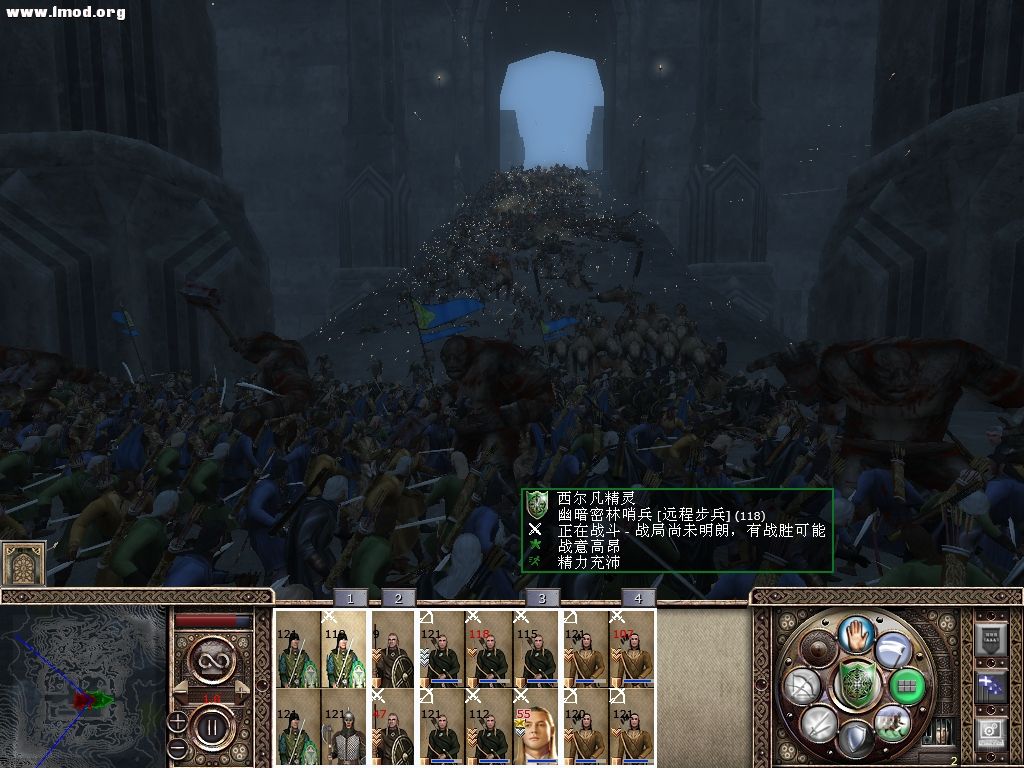Click the crossed swords order button
1024x768 pixels.
pyautogui.click(x=820, y=723)
